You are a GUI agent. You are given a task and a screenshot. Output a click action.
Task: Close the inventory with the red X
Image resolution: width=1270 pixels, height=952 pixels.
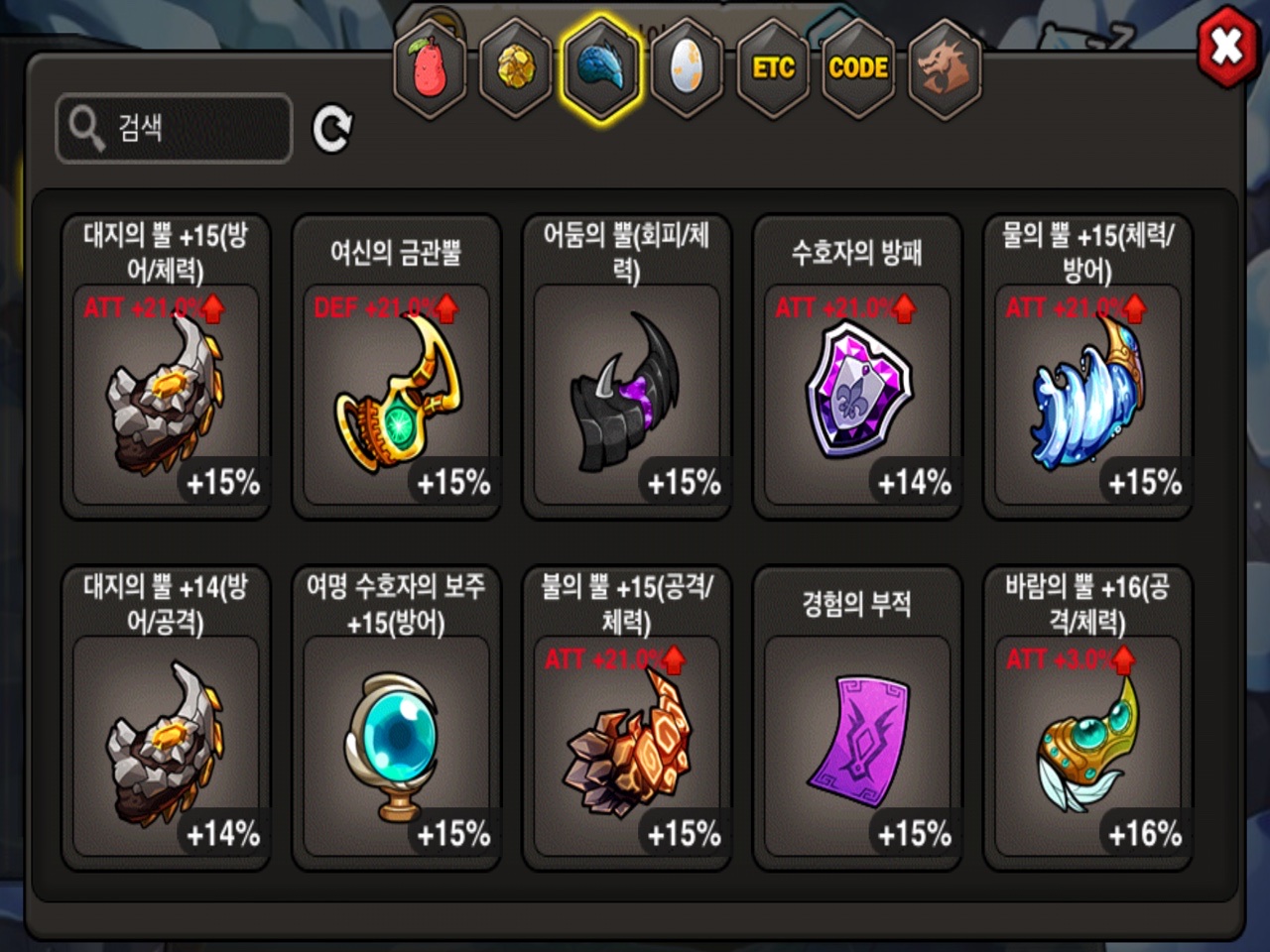1226,47
